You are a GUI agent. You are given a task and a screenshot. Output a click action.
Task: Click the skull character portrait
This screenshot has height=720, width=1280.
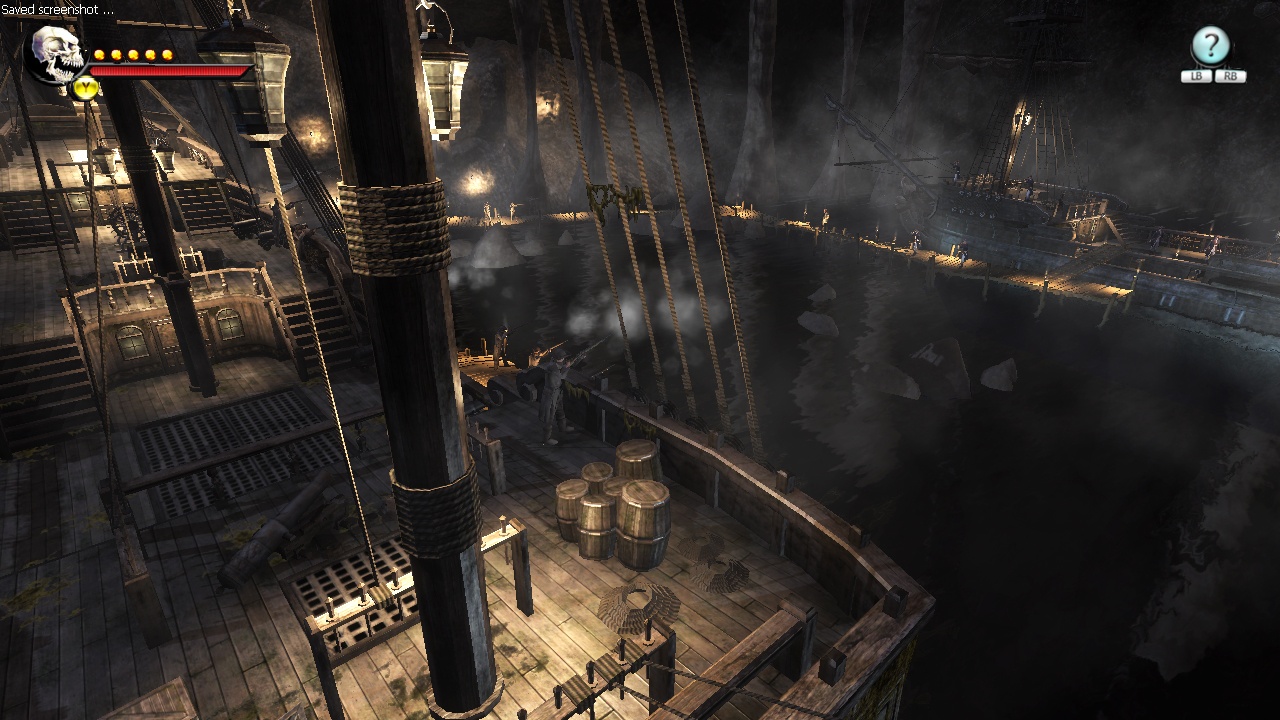coord(57,54)
